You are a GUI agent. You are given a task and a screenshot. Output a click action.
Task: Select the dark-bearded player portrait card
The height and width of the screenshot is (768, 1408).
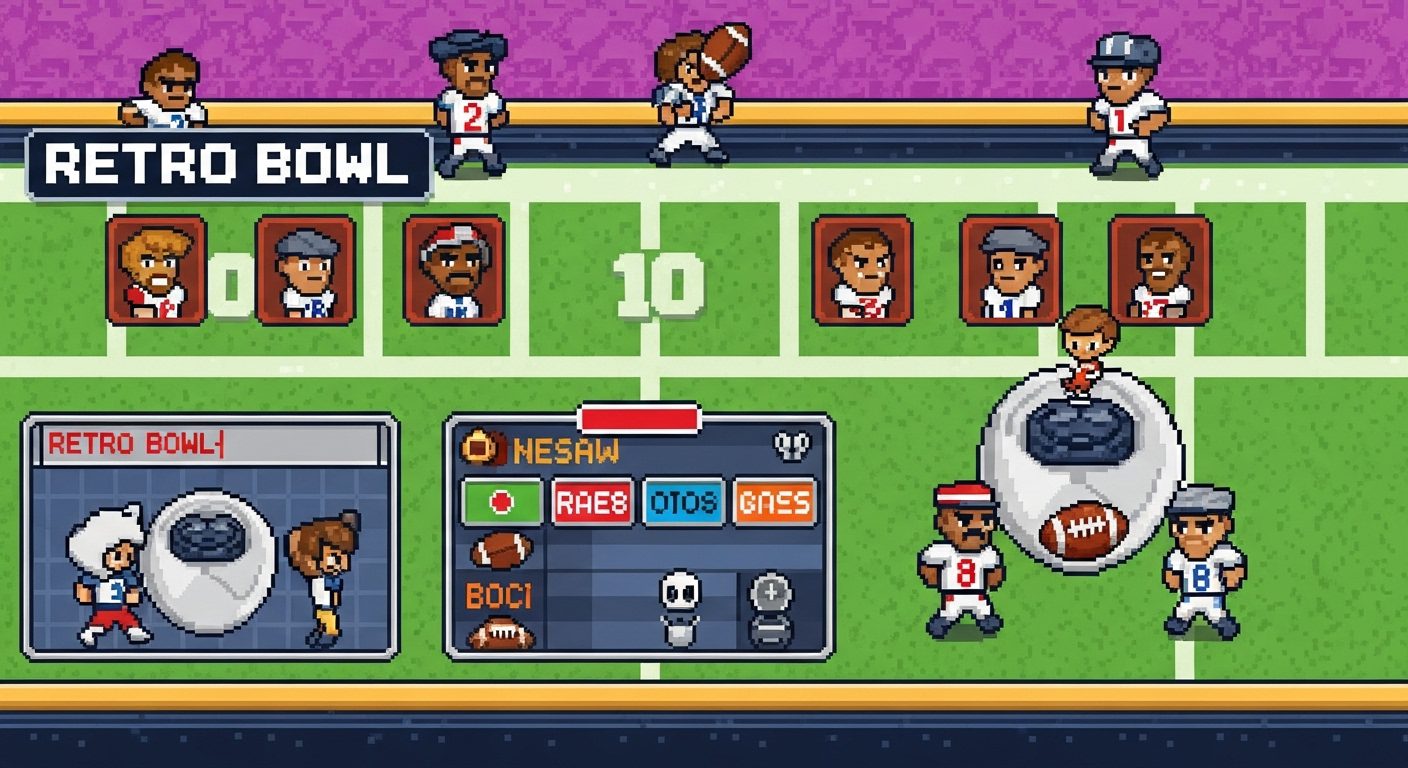point(1160,269)
